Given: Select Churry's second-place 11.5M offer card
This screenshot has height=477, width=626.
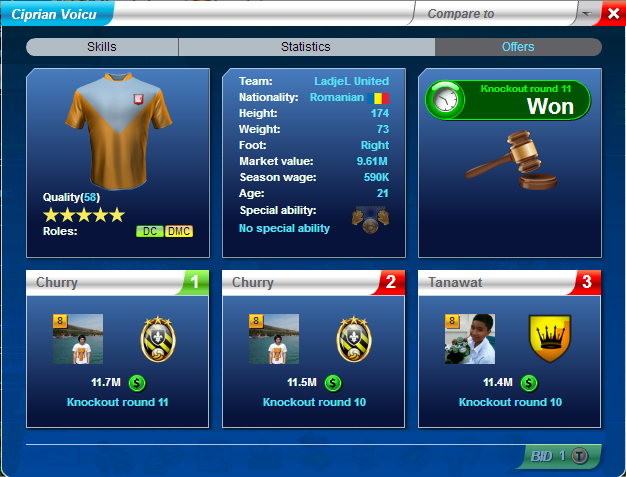Looking at the screenshot, I should coord(314,348).
